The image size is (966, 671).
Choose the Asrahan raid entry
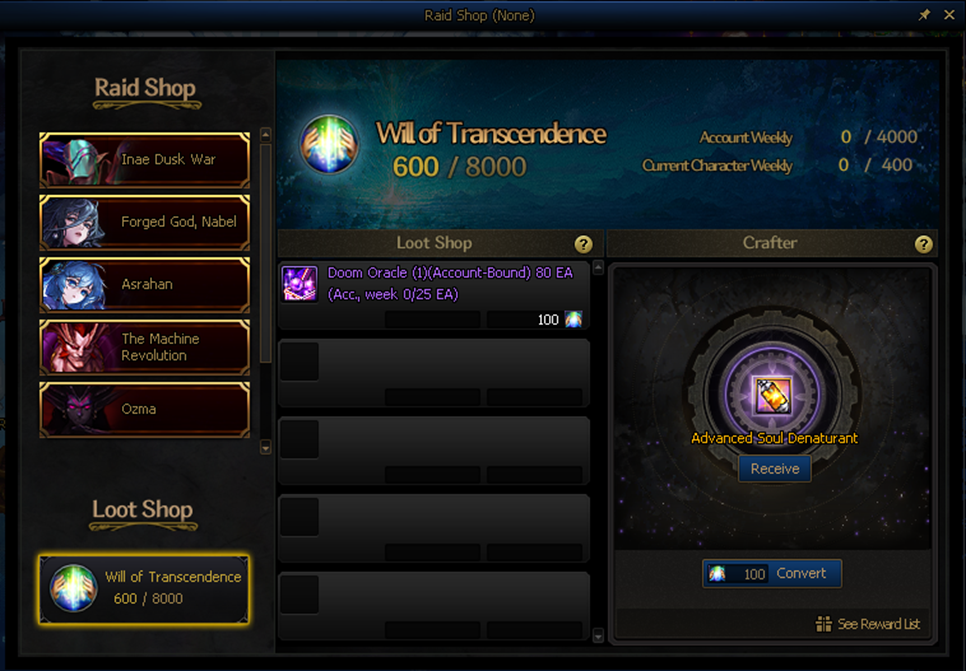pyautogui.click(x=145, y=285)
